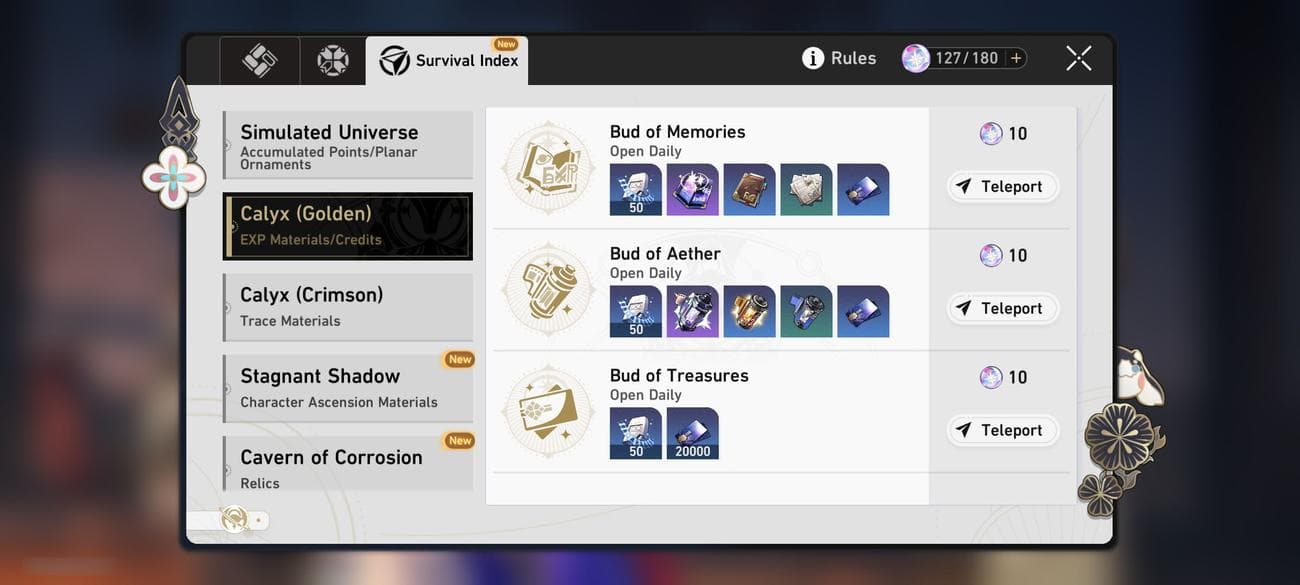This screenshot has height=585, width=1300.
Task: Show the Rules information
Action: 839,58
